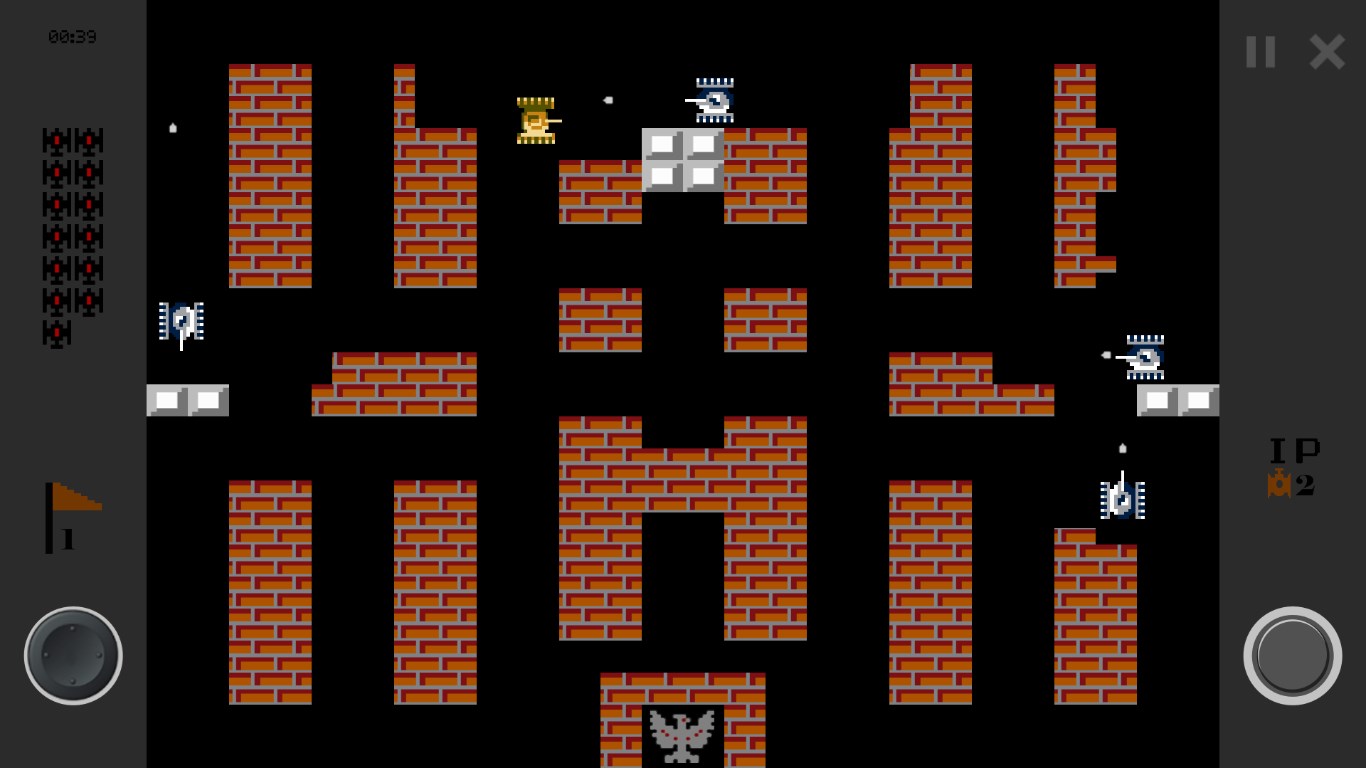Image resolution: width=1366 pixels, height=768 pixels.
Task: Pause the Battle City game
Action: point(1261,52)
